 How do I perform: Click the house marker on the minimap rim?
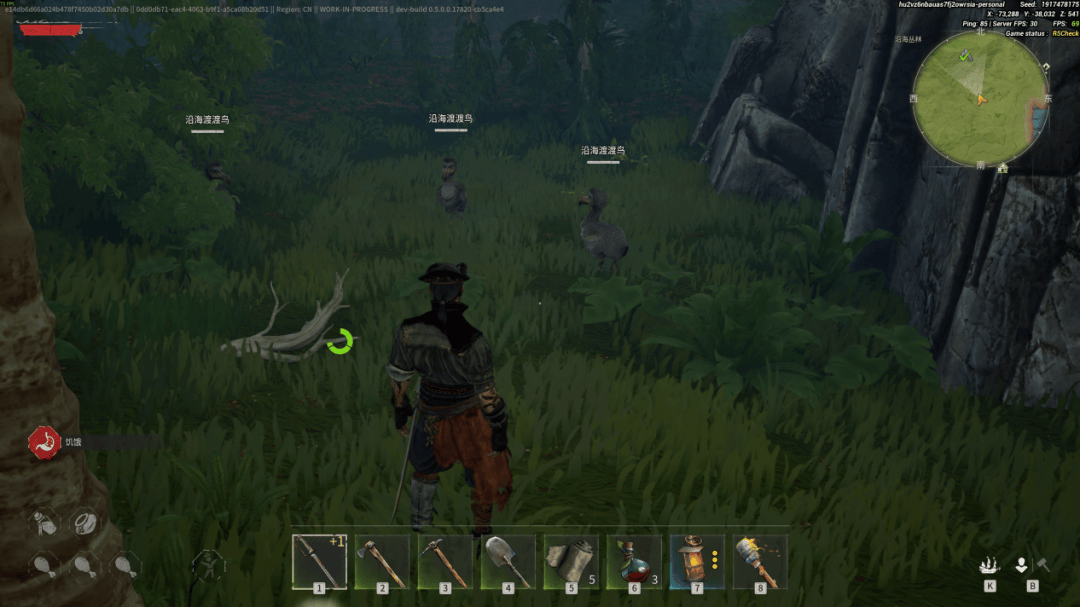point(1002,169)
